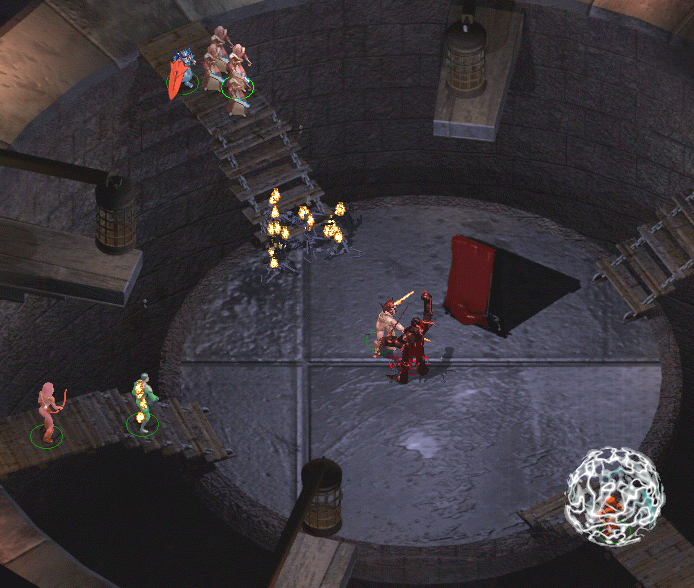This screenshot has height=588, width=694.
Task: Select the green-robed party member wreathed in flames
Action: point(143,404)
